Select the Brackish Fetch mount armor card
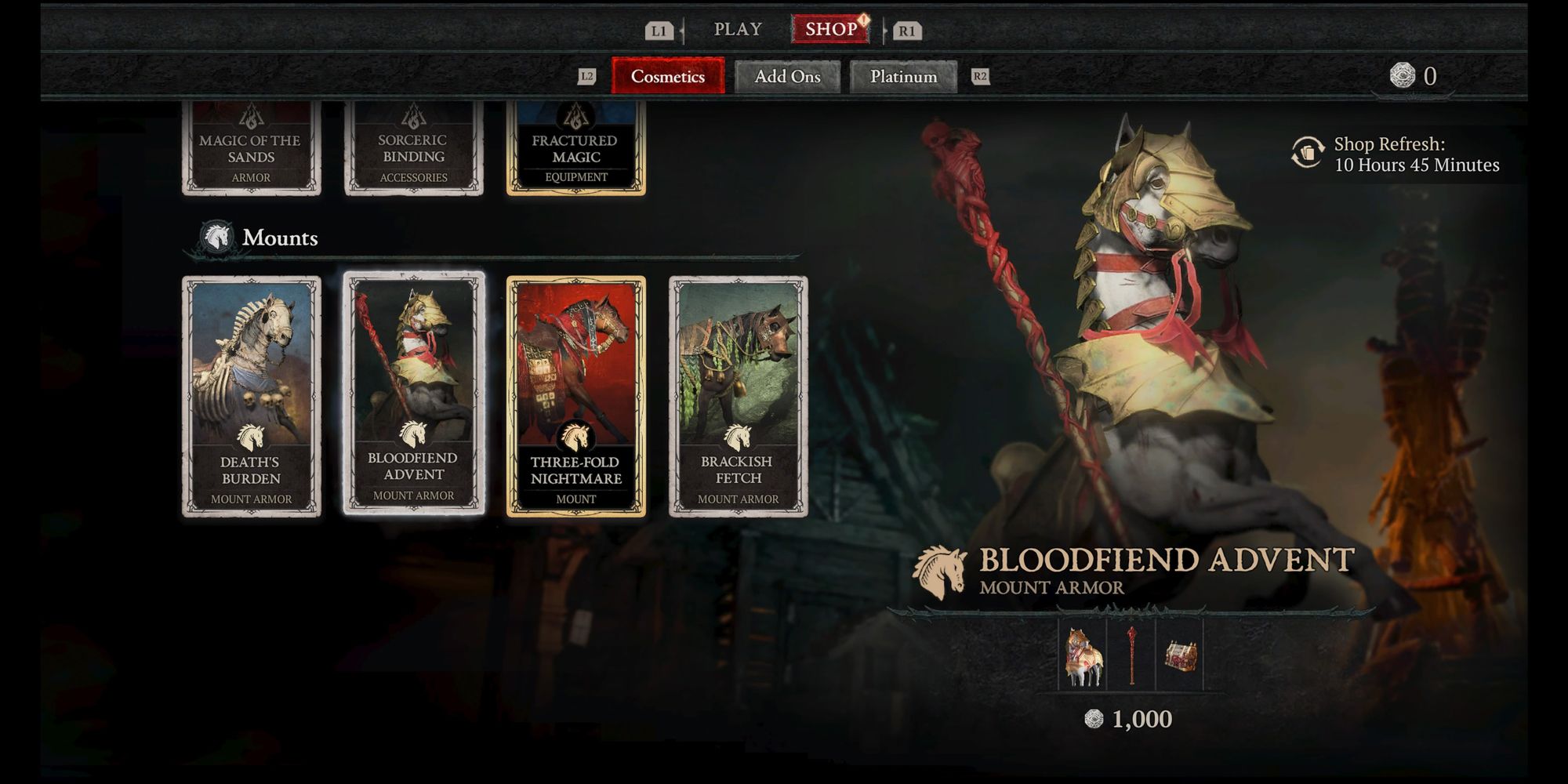This screenshot has height=784, width=1568. [738, 396]
